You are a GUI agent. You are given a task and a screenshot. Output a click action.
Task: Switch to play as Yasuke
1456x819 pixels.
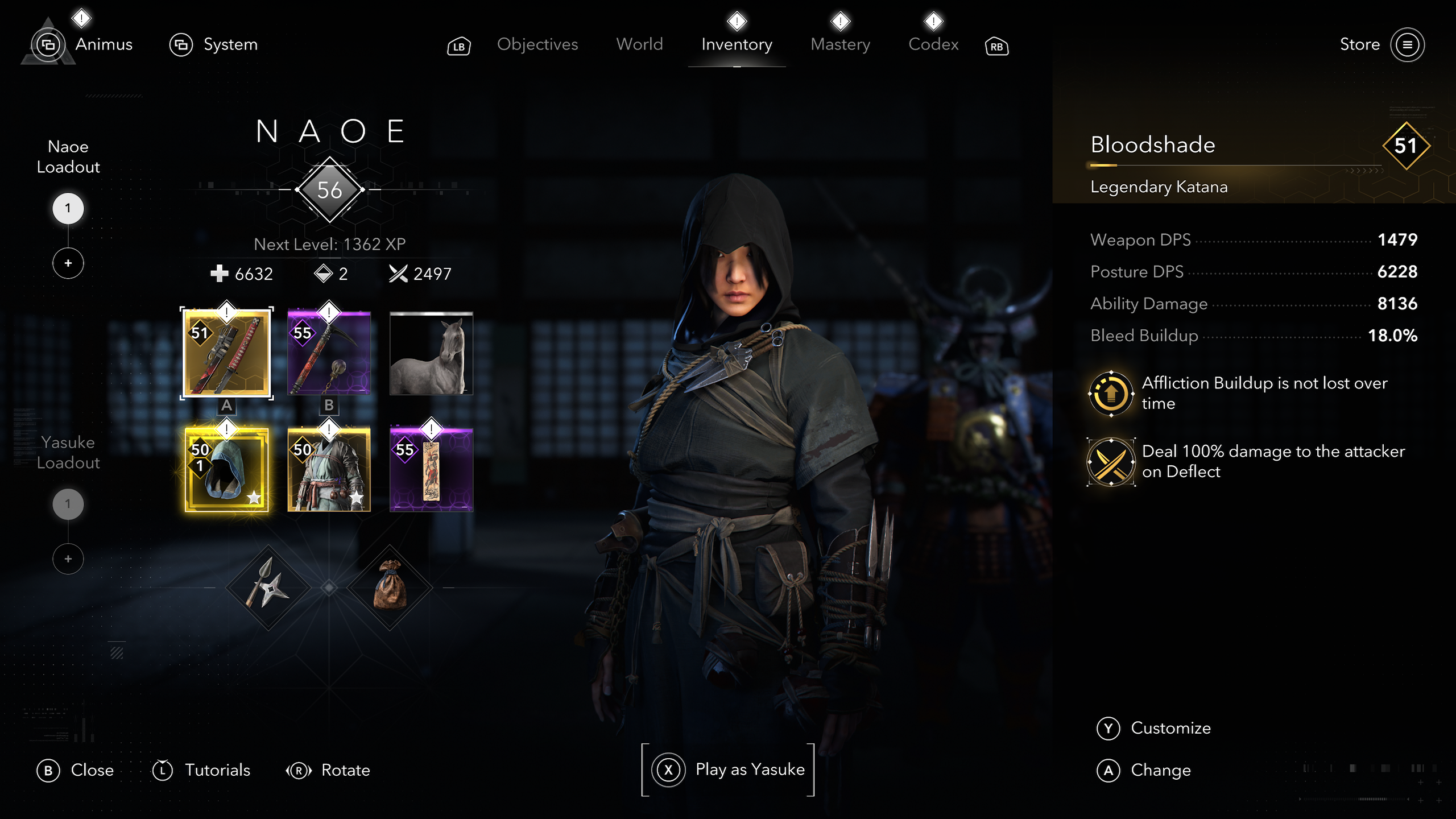(x=728, y=770)
